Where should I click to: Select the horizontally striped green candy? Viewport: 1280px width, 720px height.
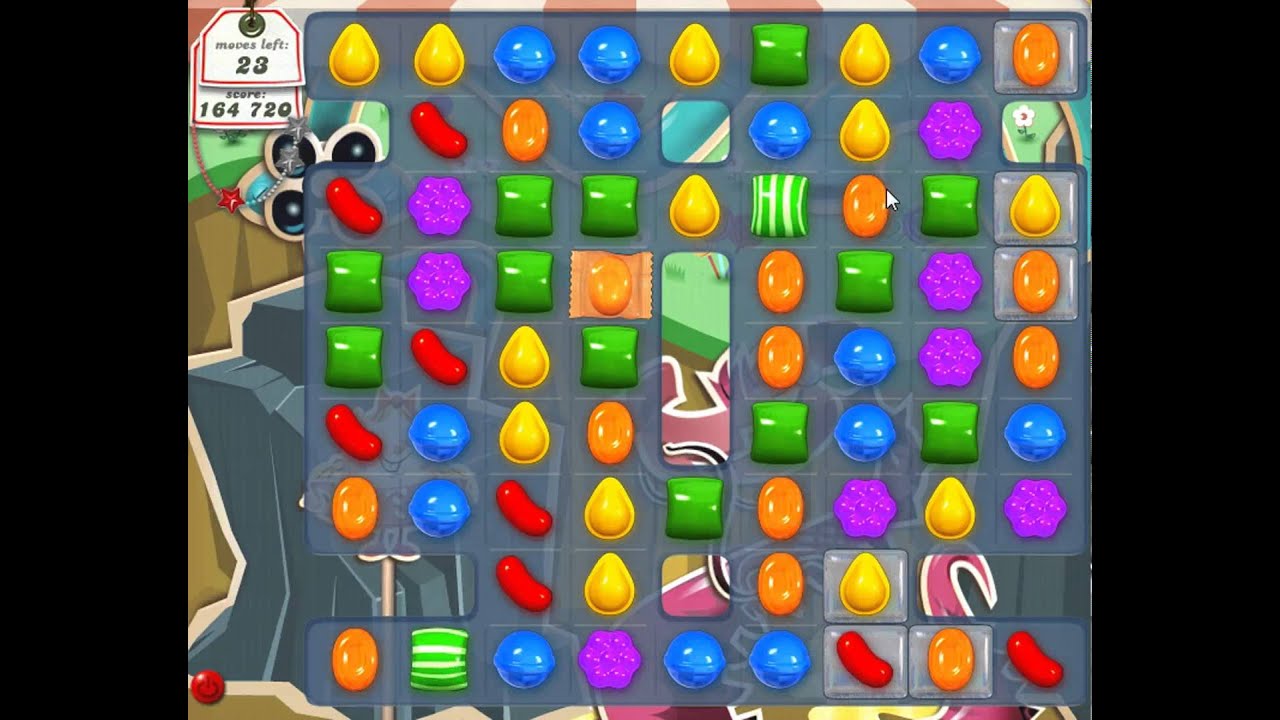439,660
